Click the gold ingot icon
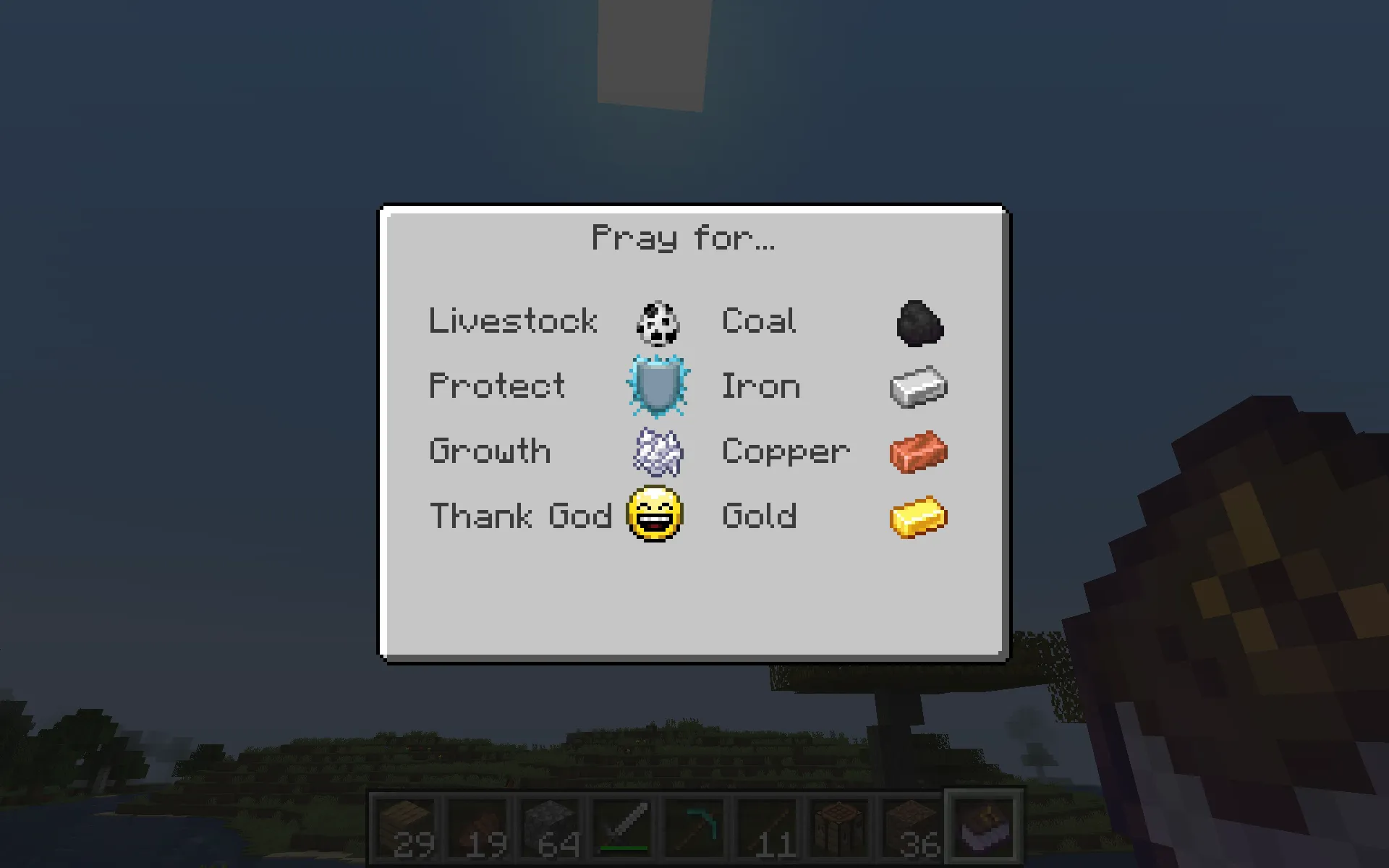 917,515
